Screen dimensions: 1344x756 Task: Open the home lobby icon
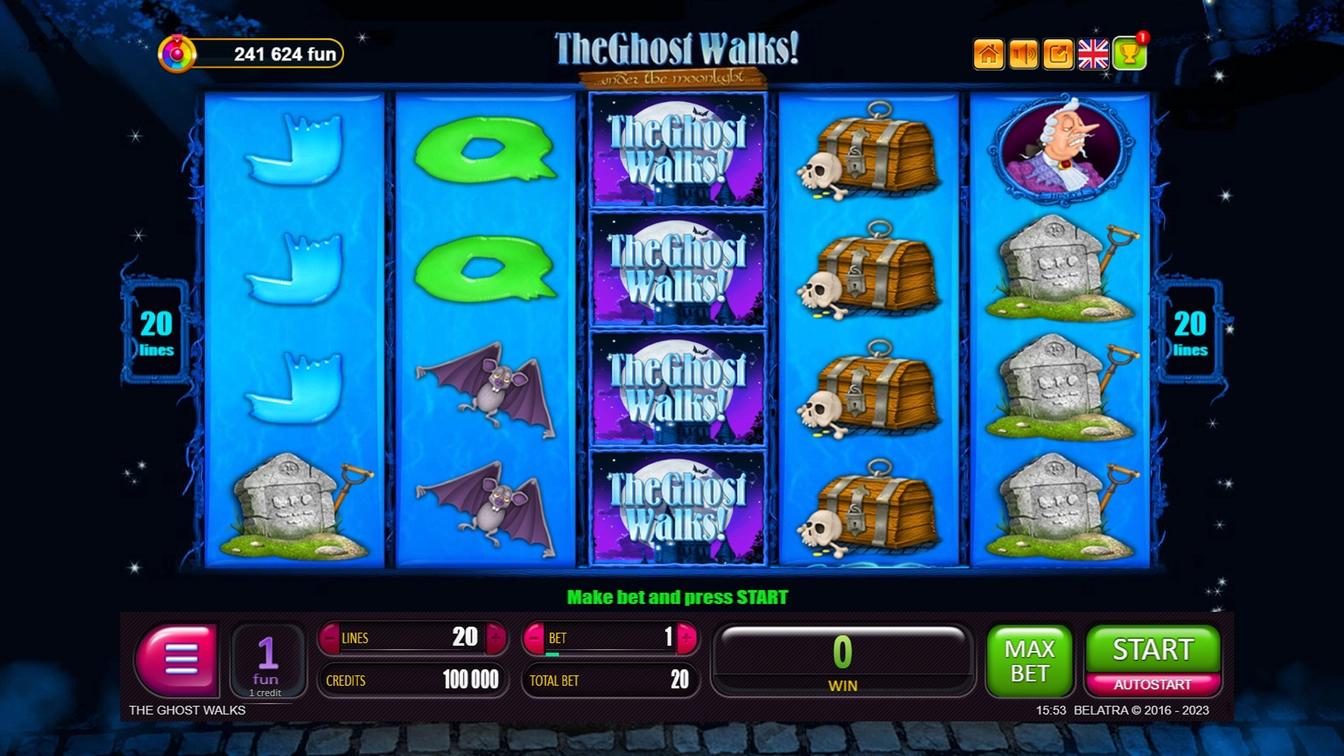click(x=988, y=53)
